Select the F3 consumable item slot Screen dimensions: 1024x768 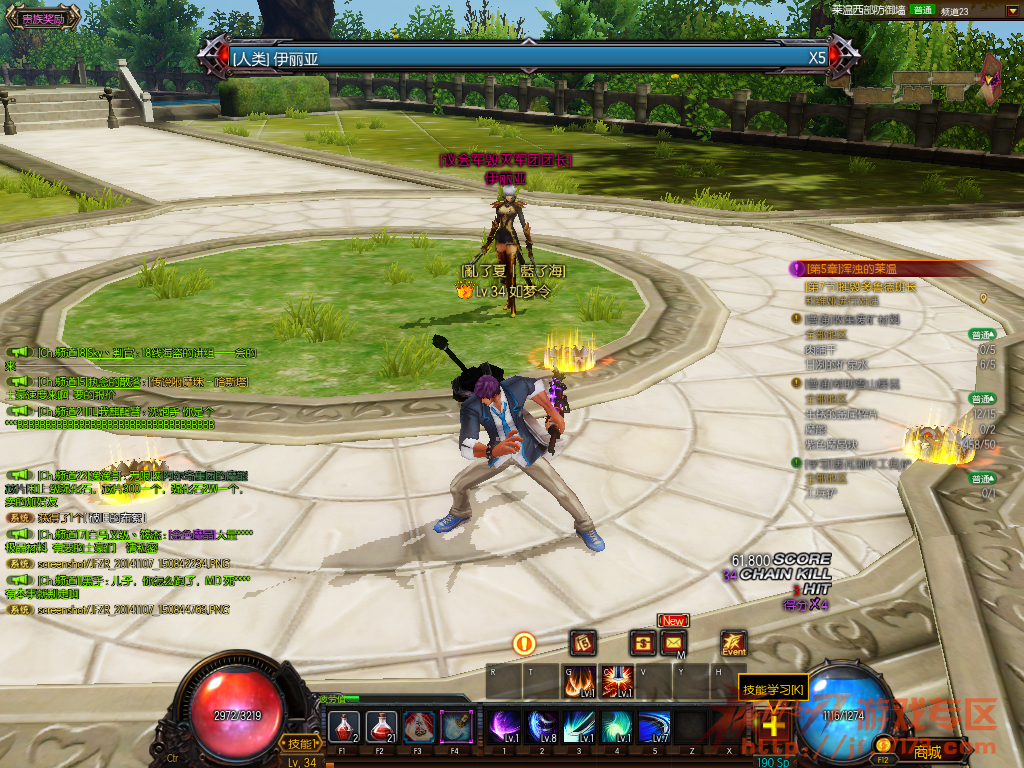coord(419,724)
